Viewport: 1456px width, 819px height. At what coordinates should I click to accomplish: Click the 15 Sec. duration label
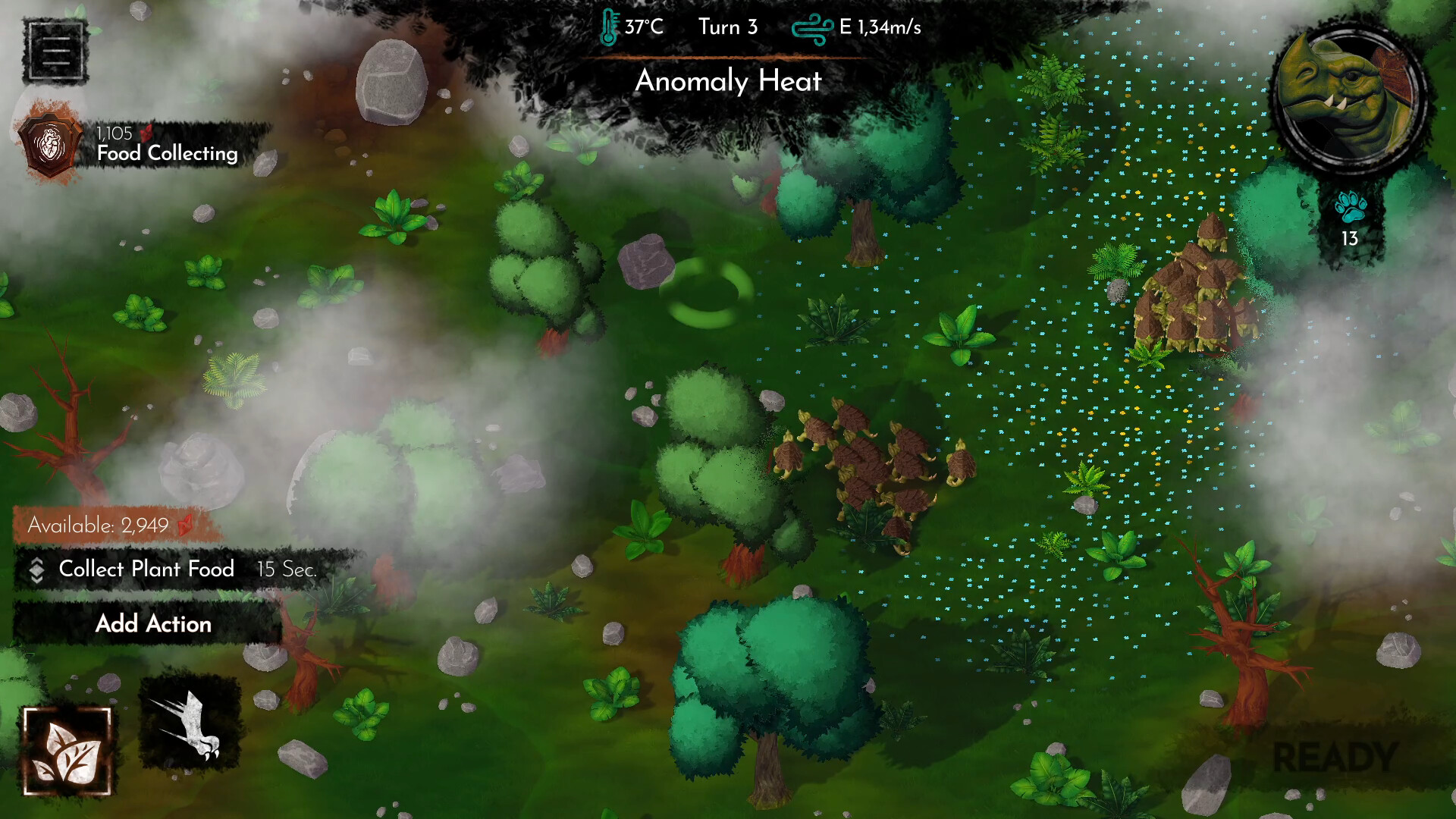287,570
